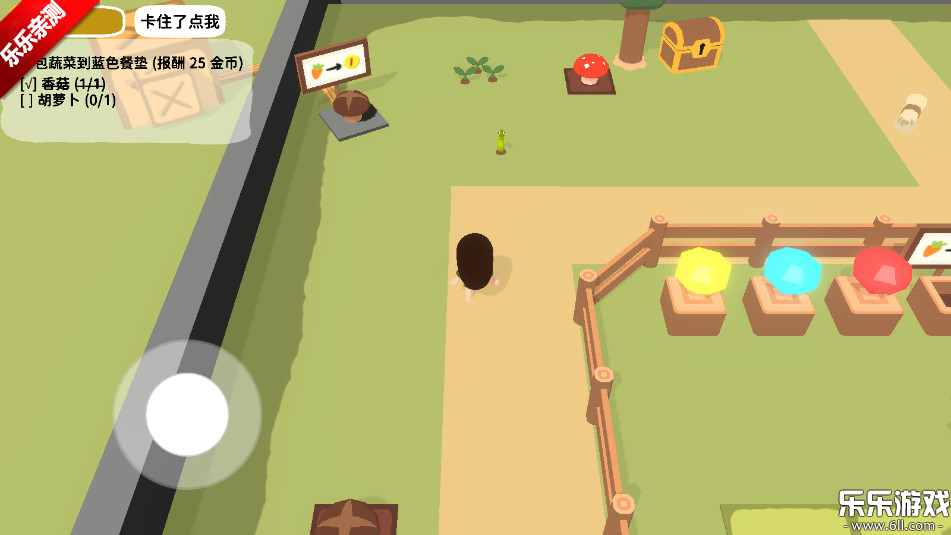This screenshot has width=951, height=535.
Task: Tap the "卡住了点我" unstuck button
Action: [x=179, y=21]
